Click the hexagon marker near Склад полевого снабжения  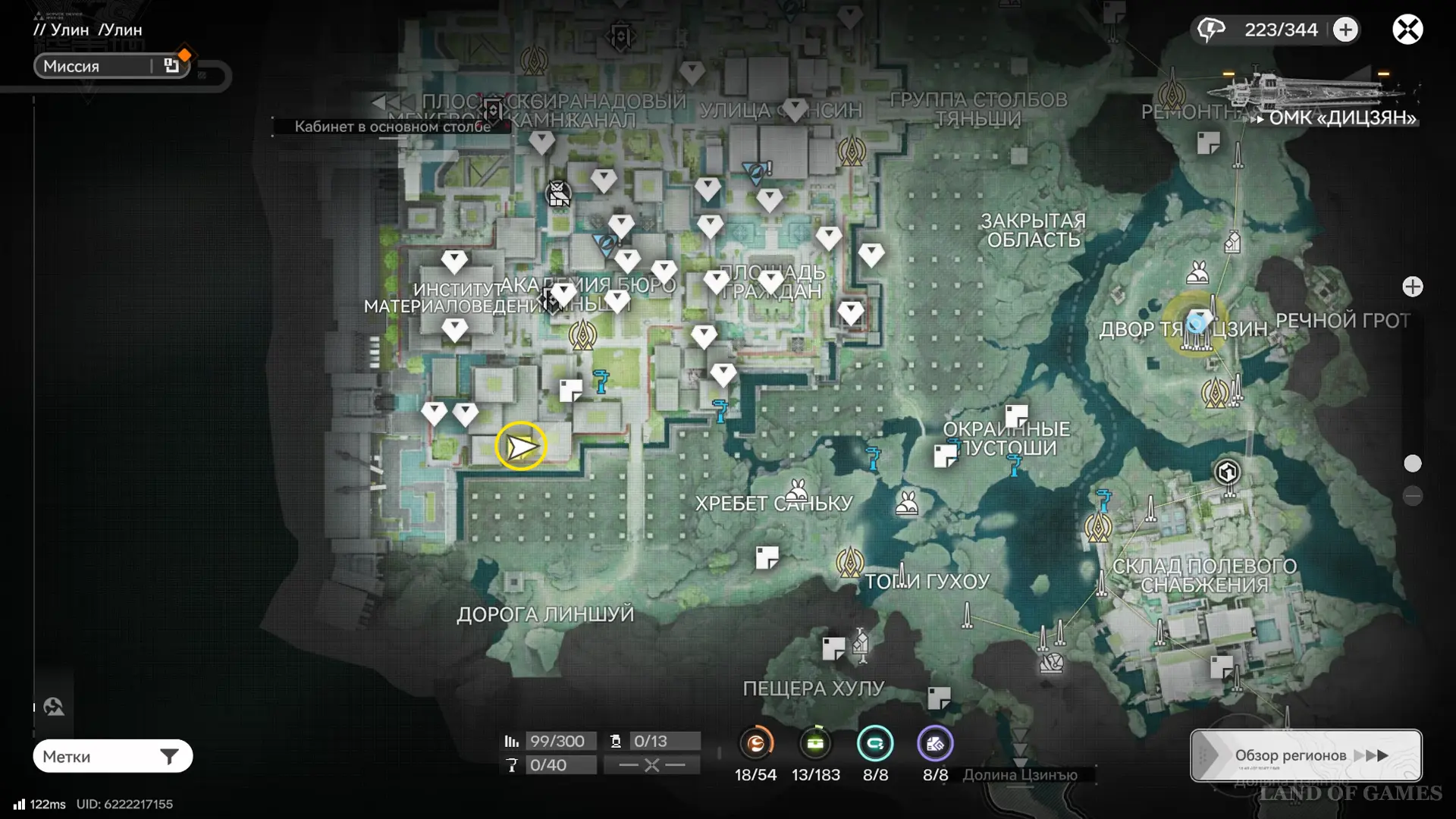[x=1227, y=472]
